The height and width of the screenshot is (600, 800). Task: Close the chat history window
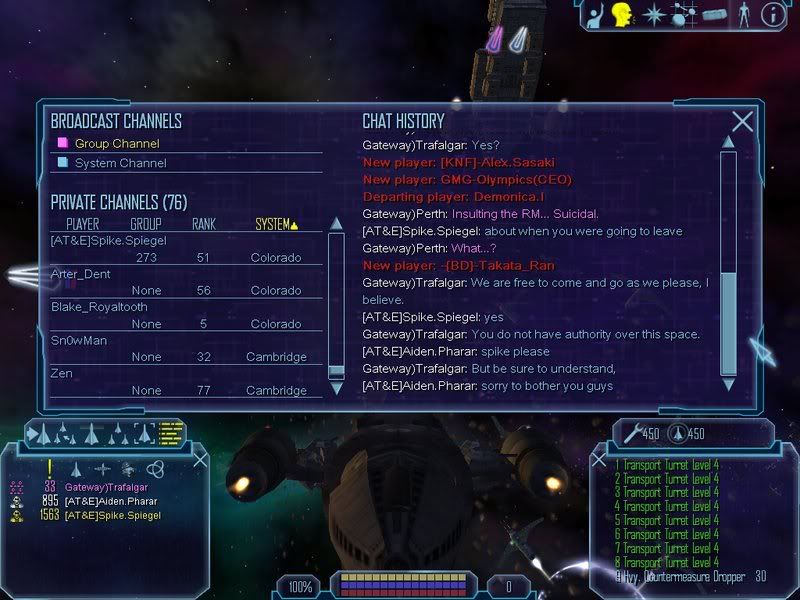click(x=742, y=122)
